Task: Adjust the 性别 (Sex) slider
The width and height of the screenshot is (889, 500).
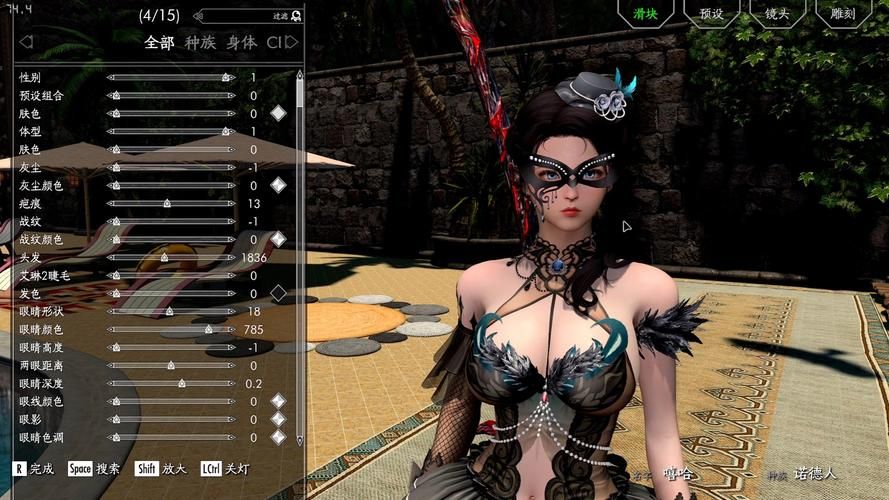Action: 170,77
